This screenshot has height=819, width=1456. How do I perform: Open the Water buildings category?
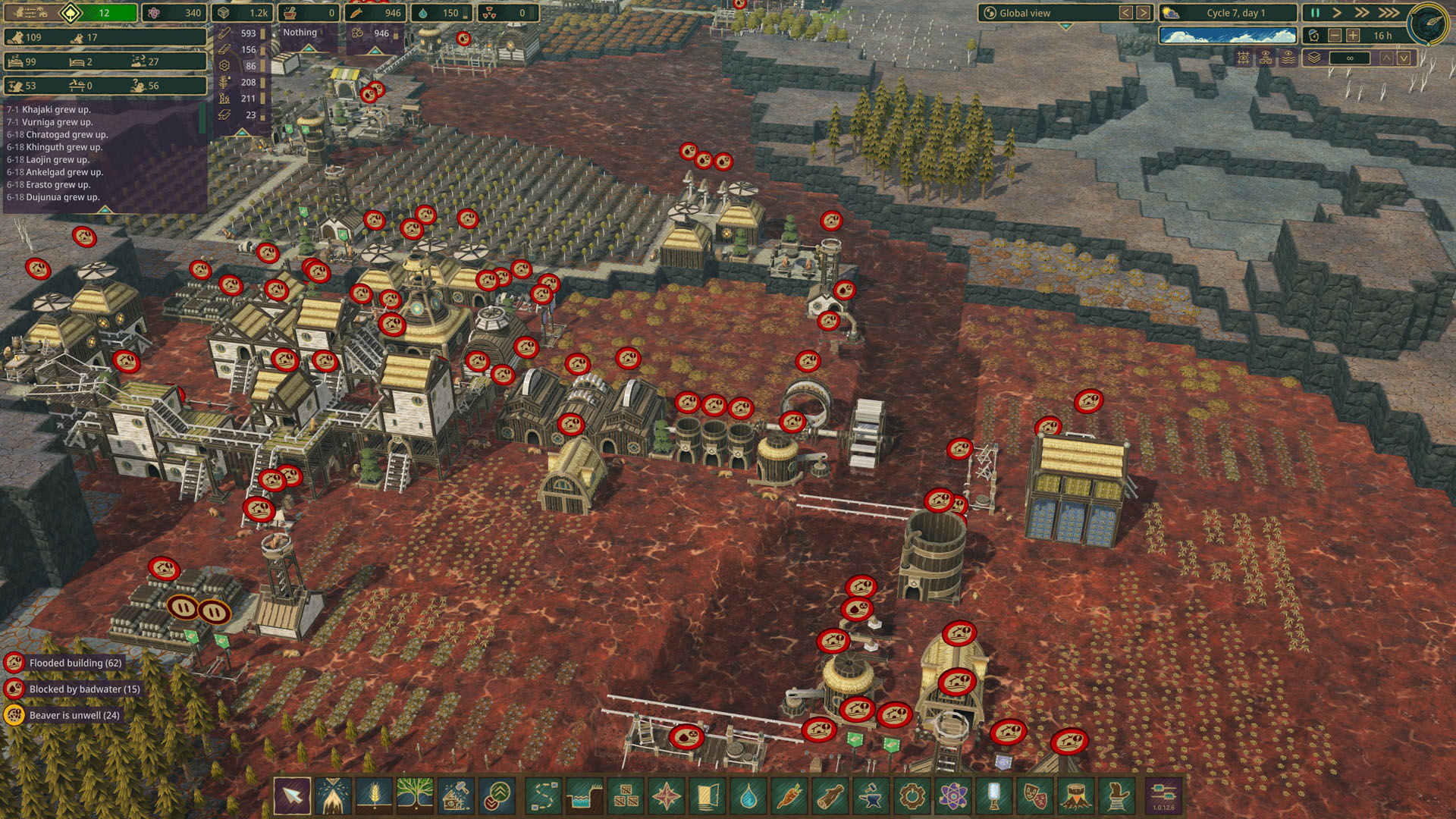pyautogui.click(x=748, y=796)
